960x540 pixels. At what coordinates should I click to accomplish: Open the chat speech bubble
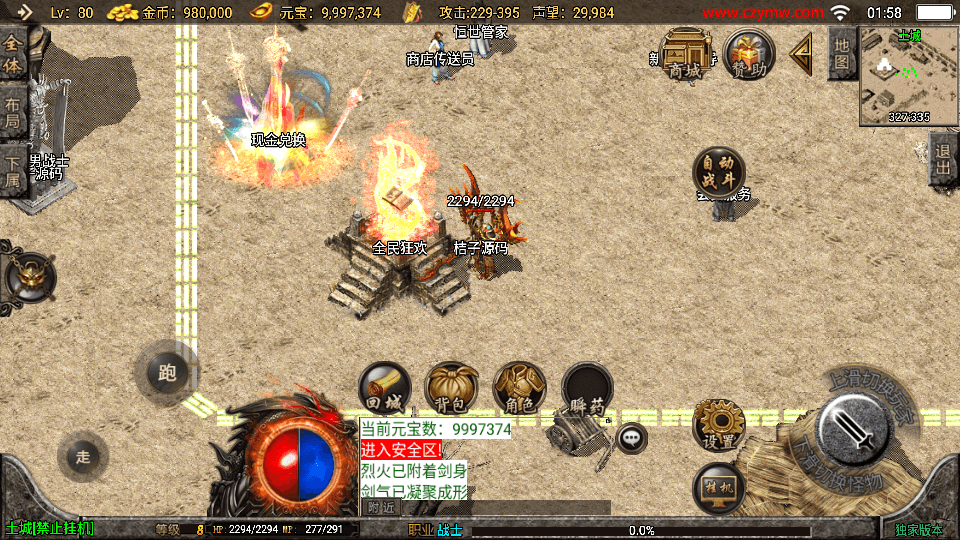click(x=631, y=438)
